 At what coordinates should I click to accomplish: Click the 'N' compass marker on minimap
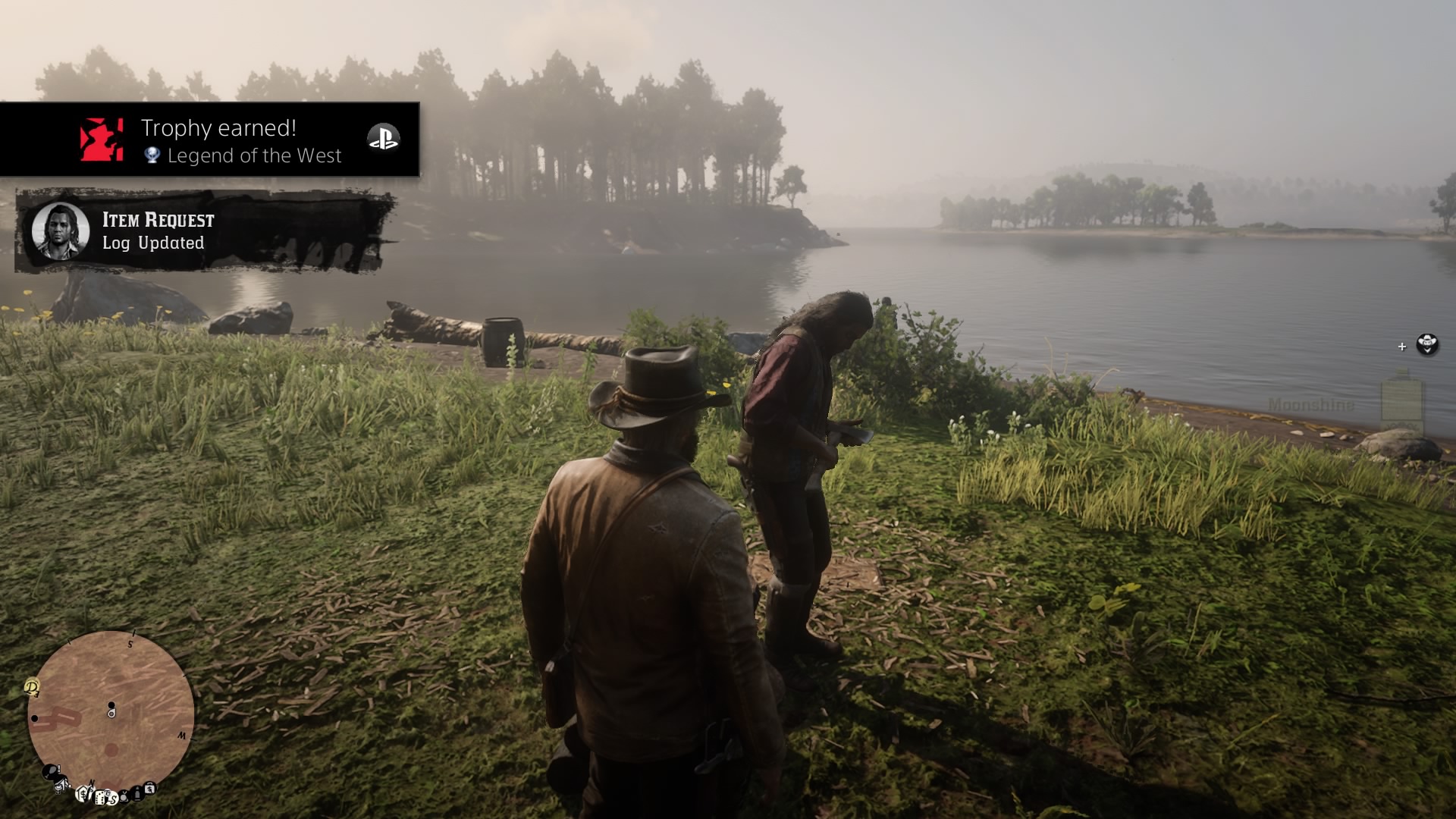tap(91, 783)
